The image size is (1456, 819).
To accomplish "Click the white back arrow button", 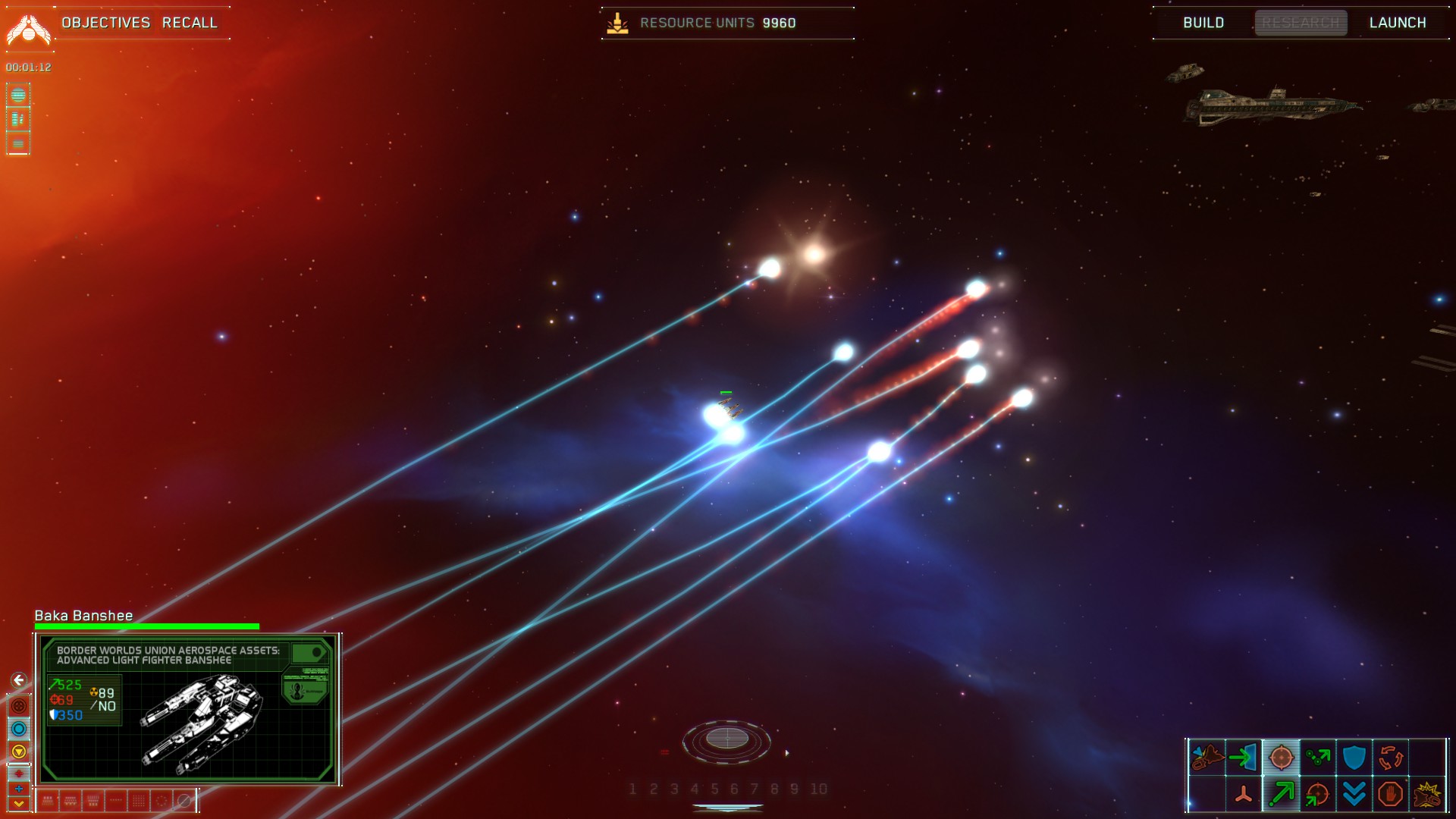I will 19,680.
